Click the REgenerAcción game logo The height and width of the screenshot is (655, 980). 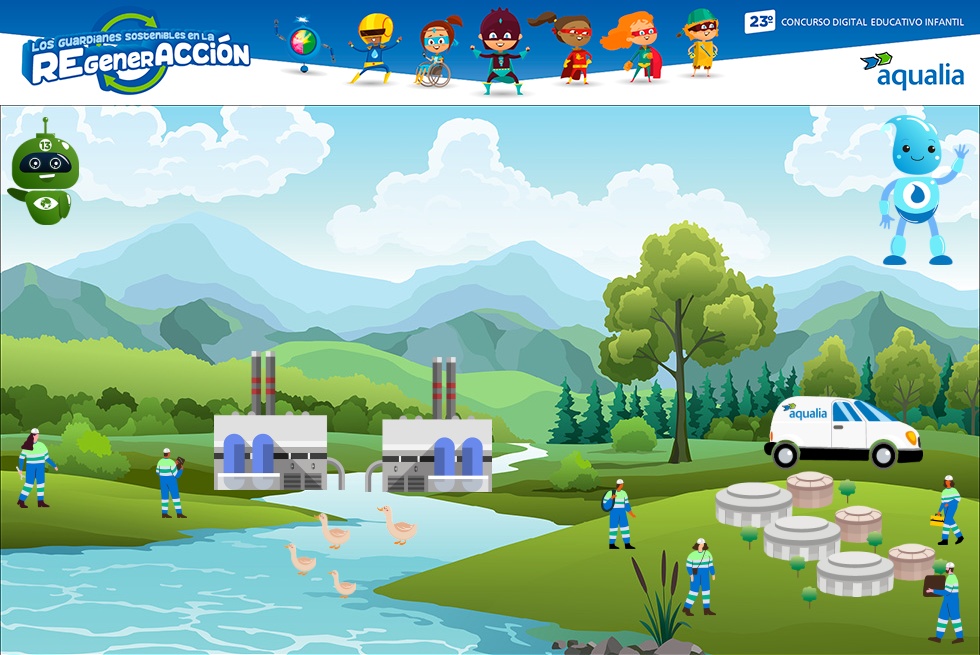[x=135, y=54]
